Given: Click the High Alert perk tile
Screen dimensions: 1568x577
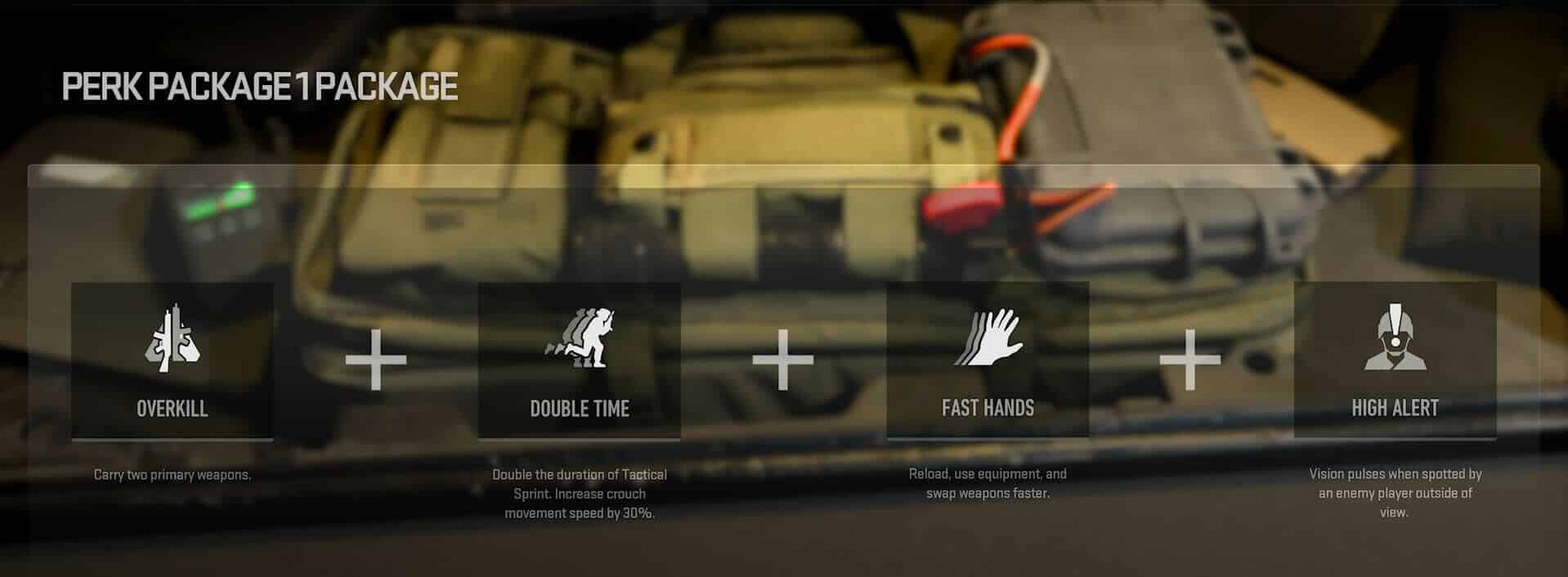Looking at the screenshot, I should pos(1394,360).
